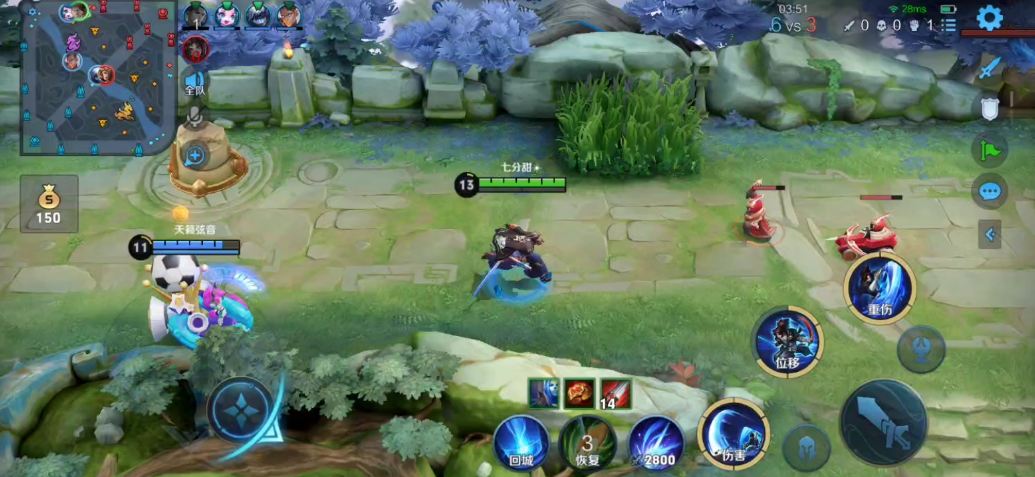Activate the 回城 recall skill

(x=521, y=441)
